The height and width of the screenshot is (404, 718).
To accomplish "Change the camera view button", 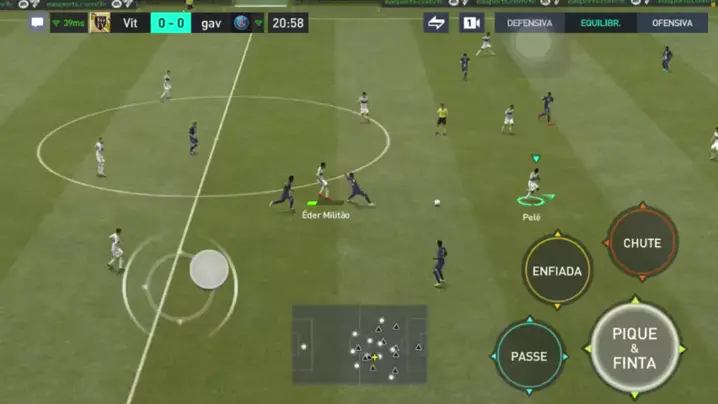I will [x=471, y=23].
